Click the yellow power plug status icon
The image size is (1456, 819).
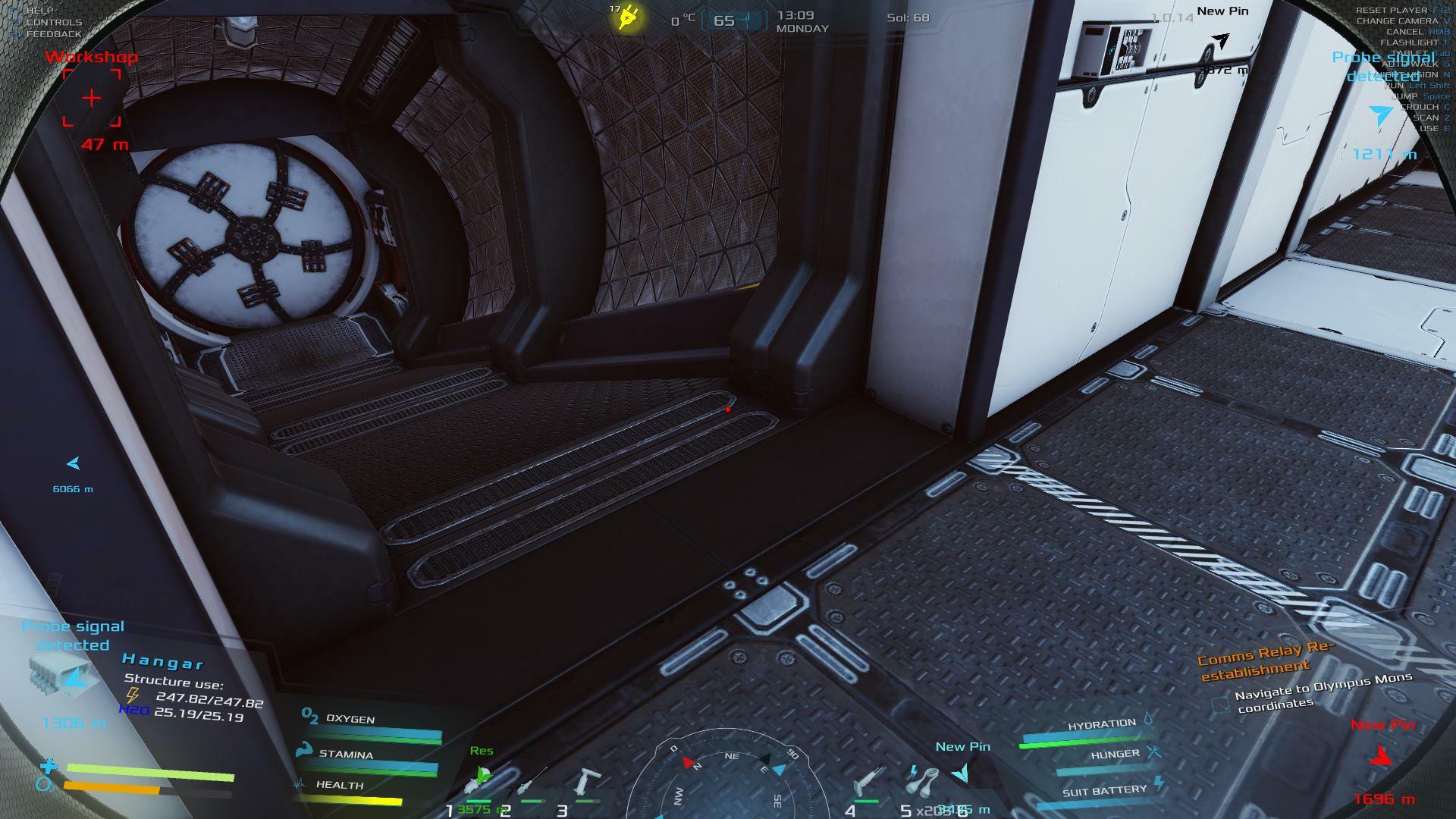(x=628, y=17)
